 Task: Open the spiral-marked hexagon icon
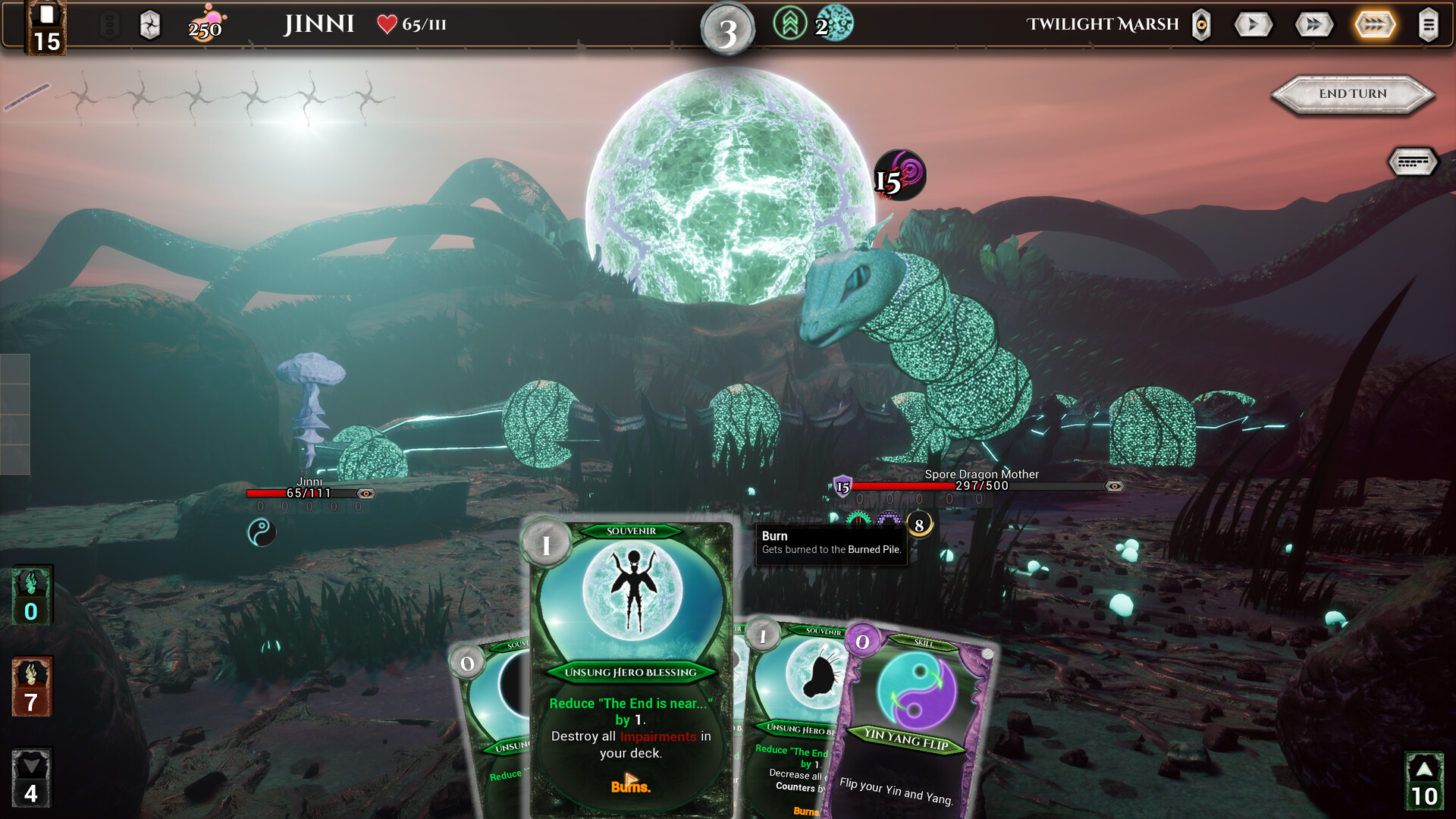150,26
